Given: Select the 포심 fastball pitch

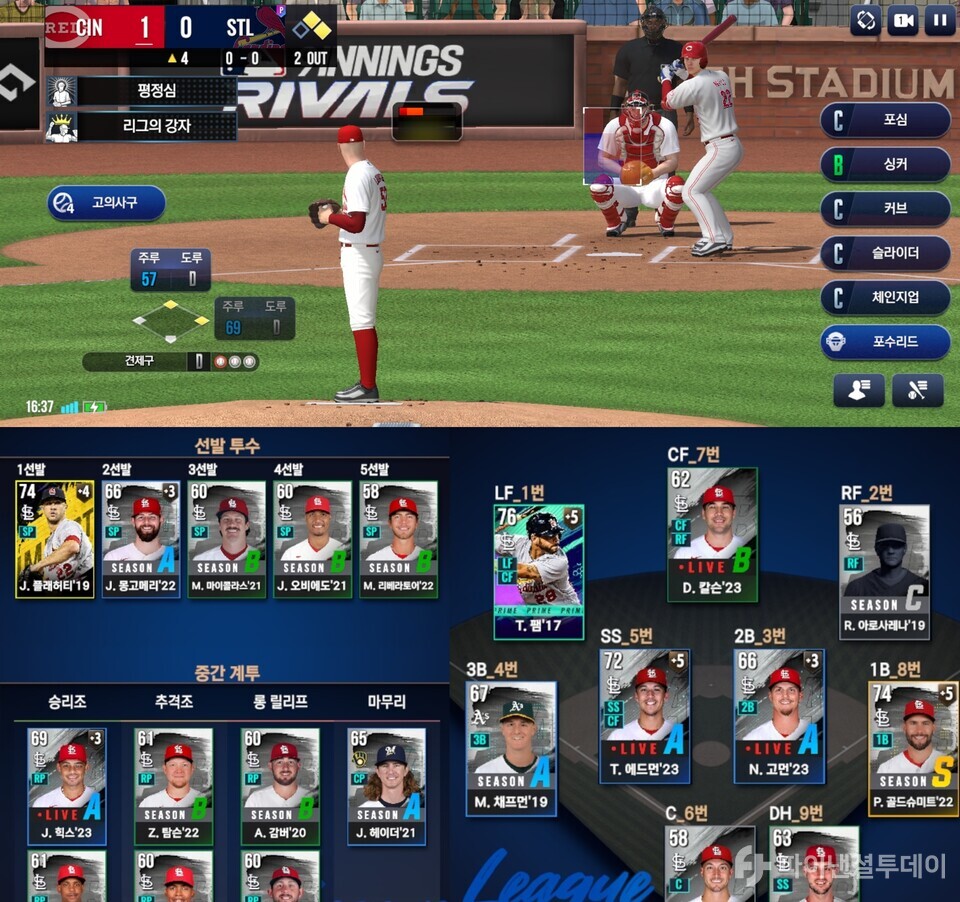Looking at the screenshot, I should coord(885,120).
